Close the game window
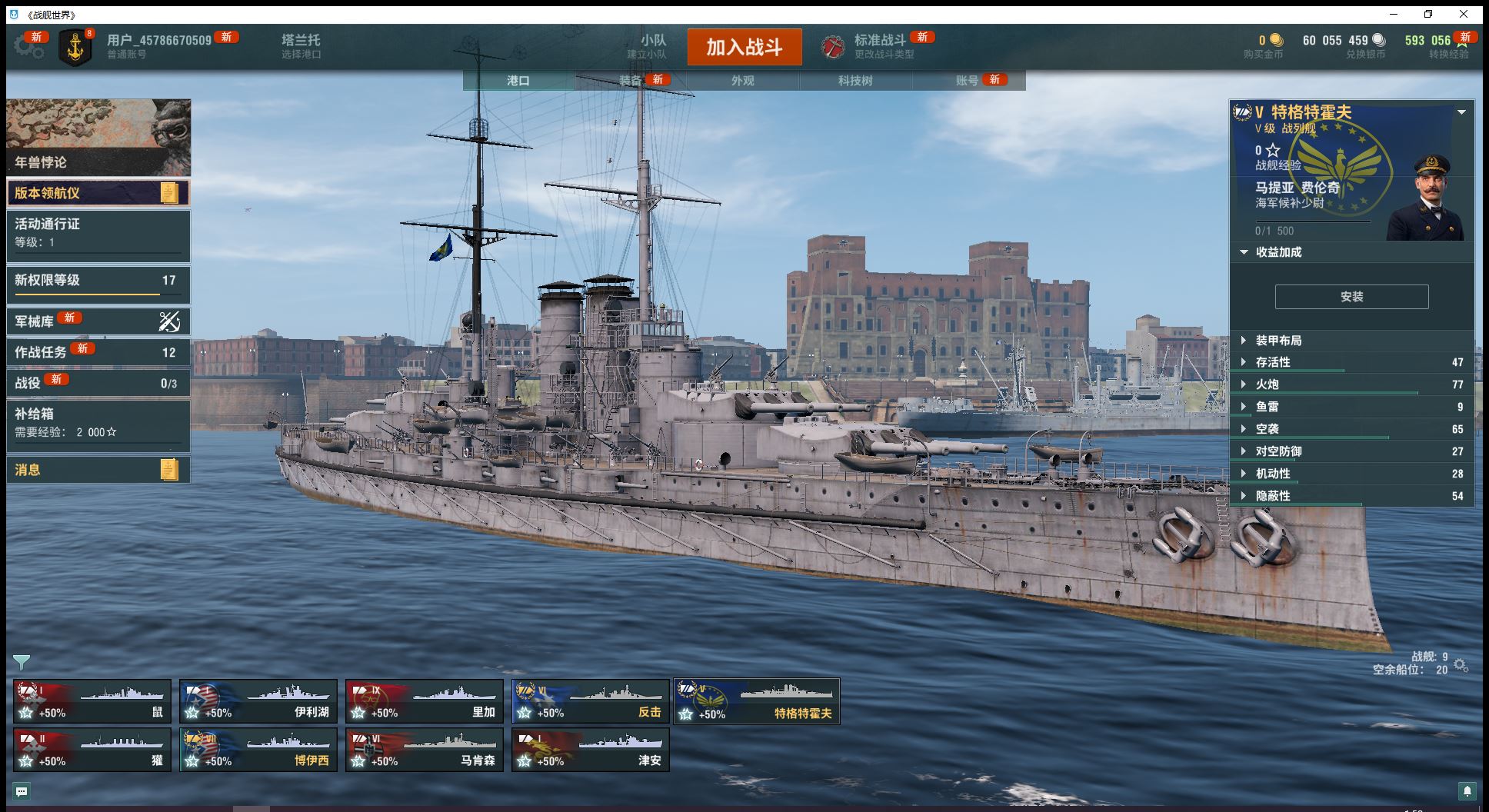The height and width of the screenshot is (812, 1489). point(1464,14)
